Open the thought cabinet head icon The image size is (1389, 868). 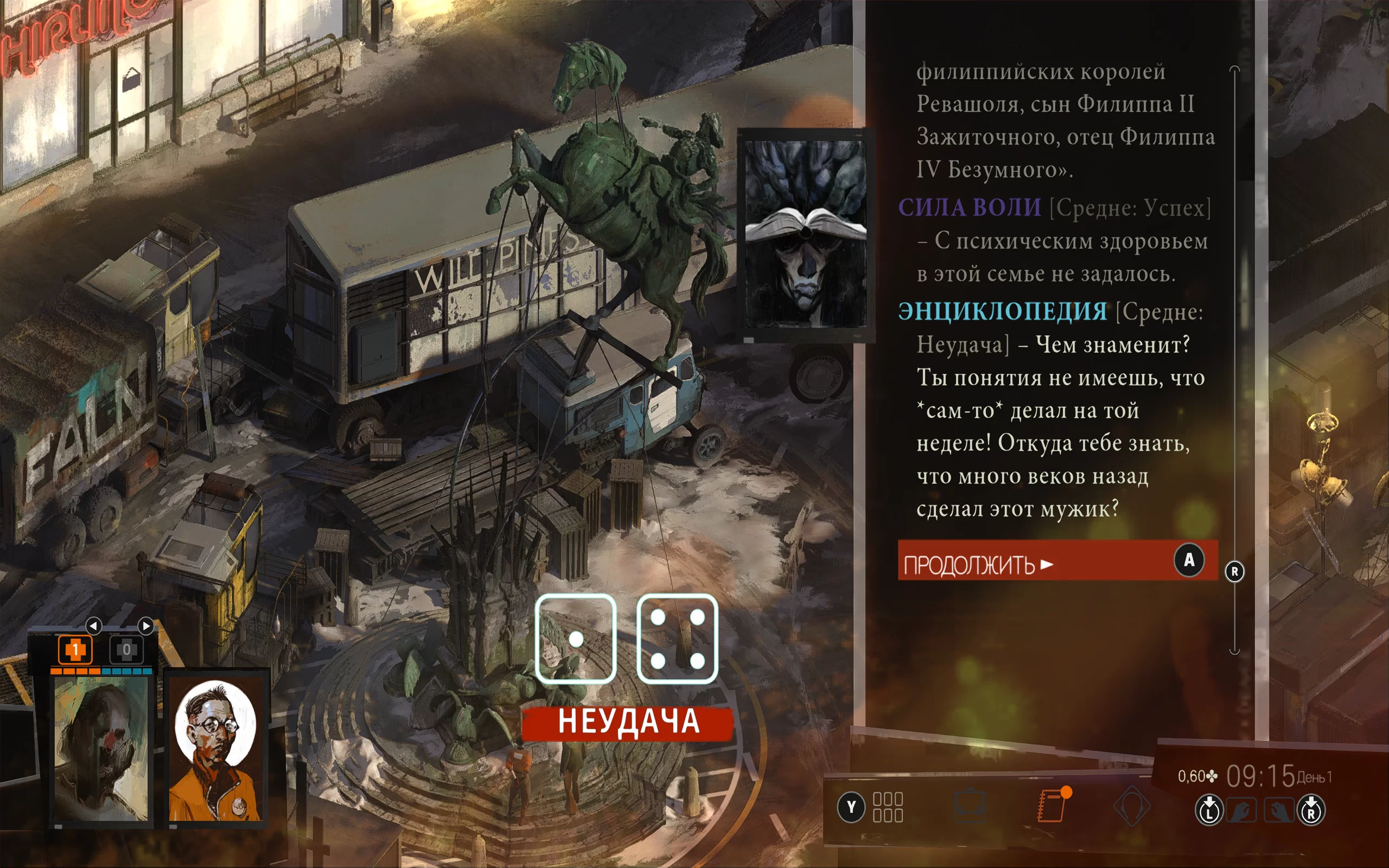point(1131,807)
